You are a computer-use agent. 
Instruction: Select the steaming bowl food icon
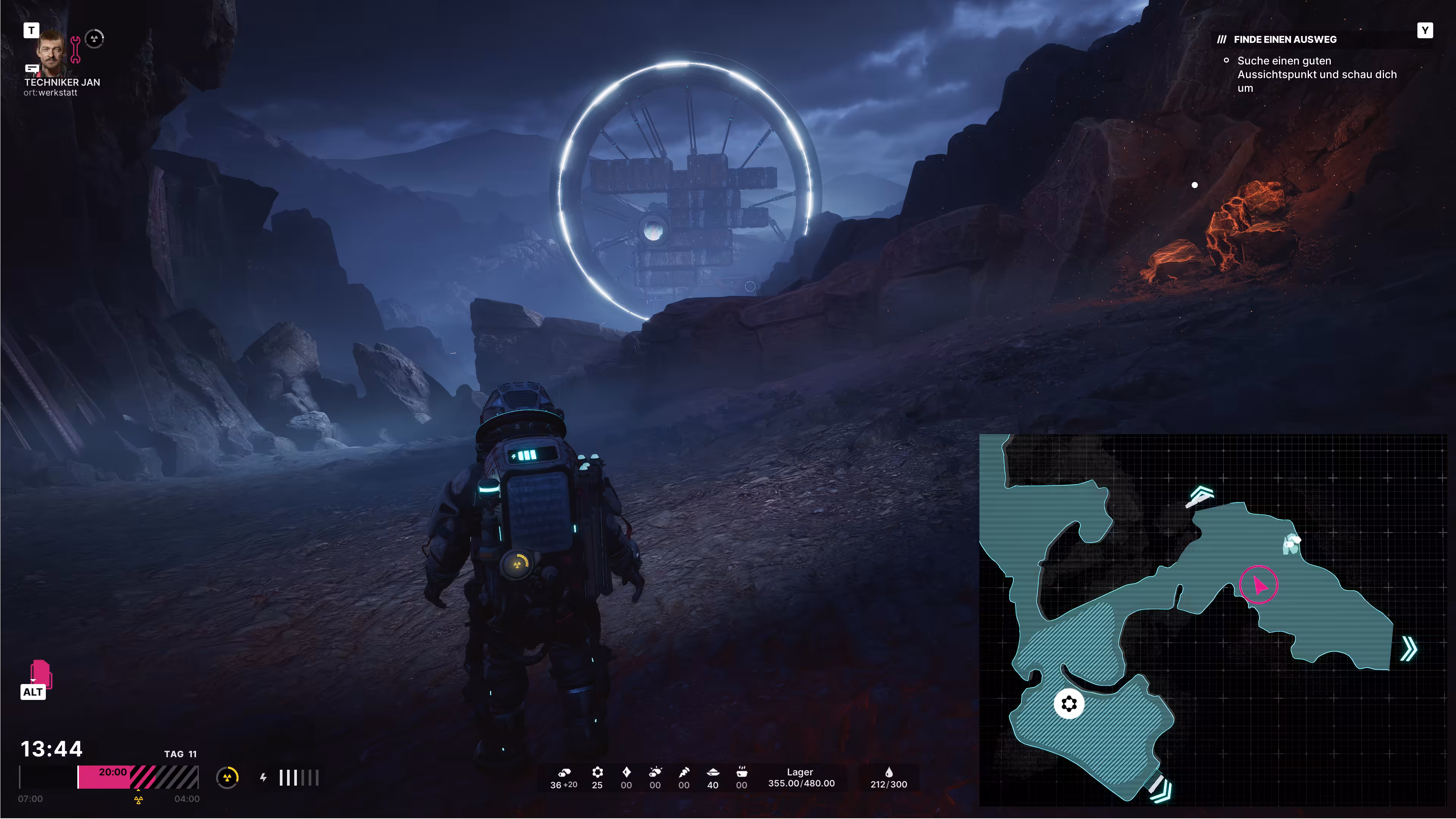[x=742, y=772]
